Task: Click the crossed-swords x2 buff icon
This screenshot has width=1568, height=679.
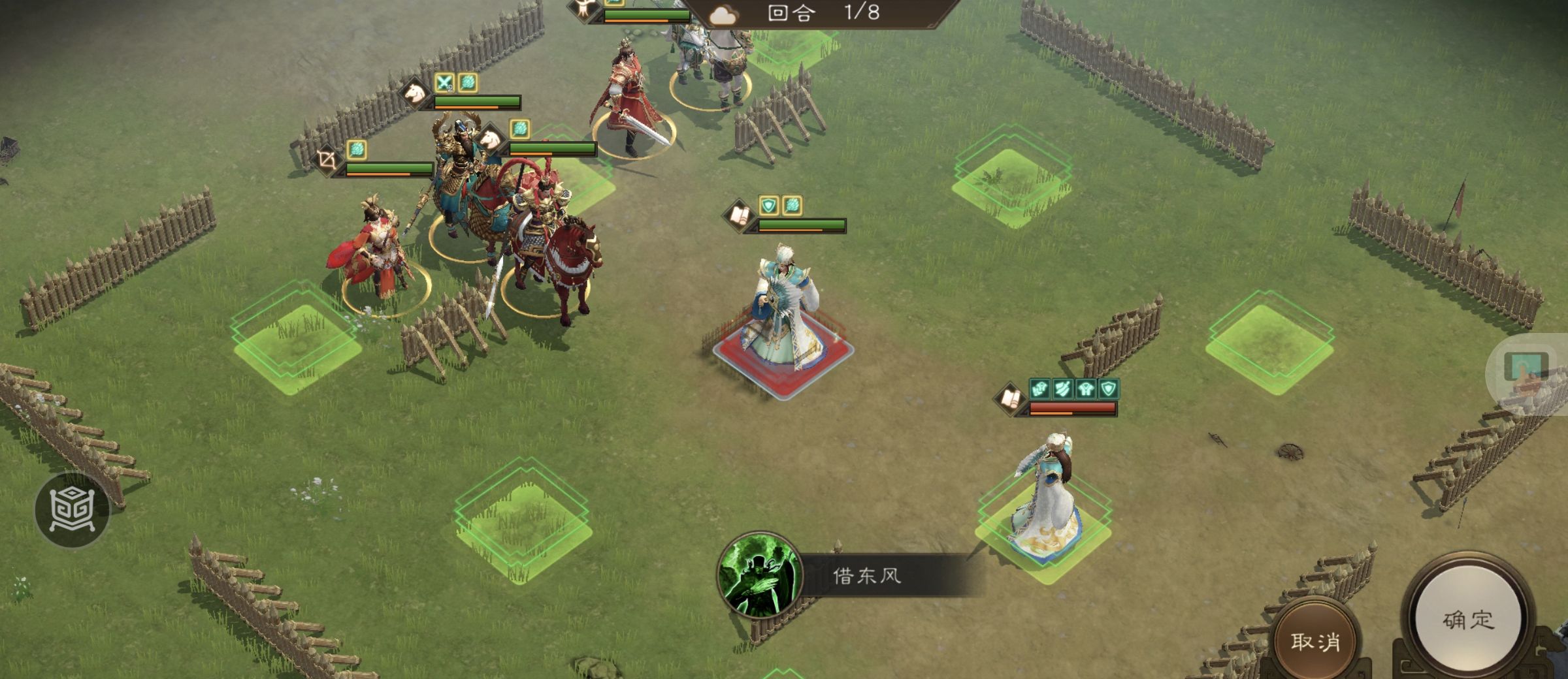Action: click(444, 82)
